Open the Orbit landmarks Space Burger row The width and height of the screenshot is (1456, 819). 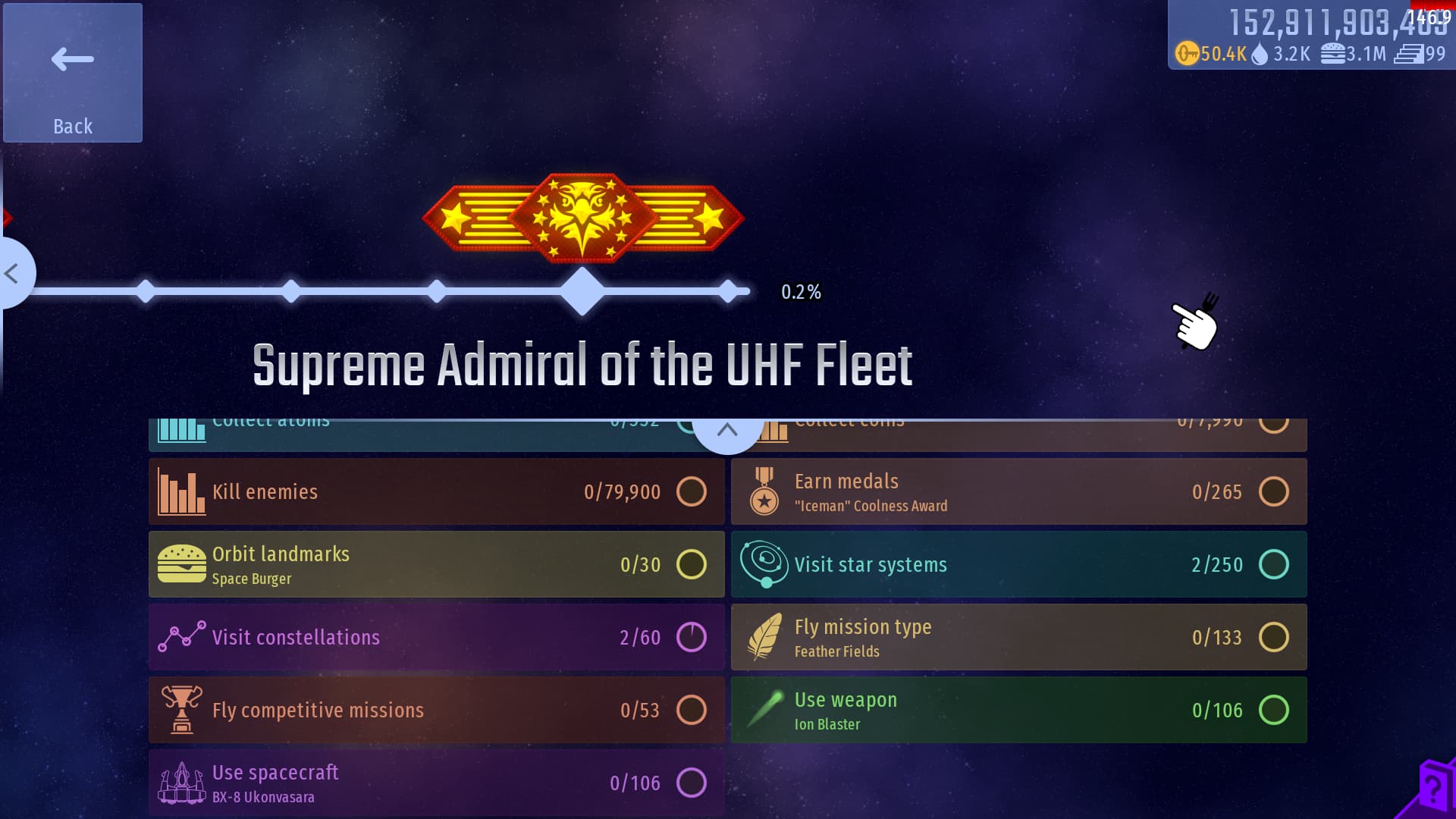click(436, 564)
